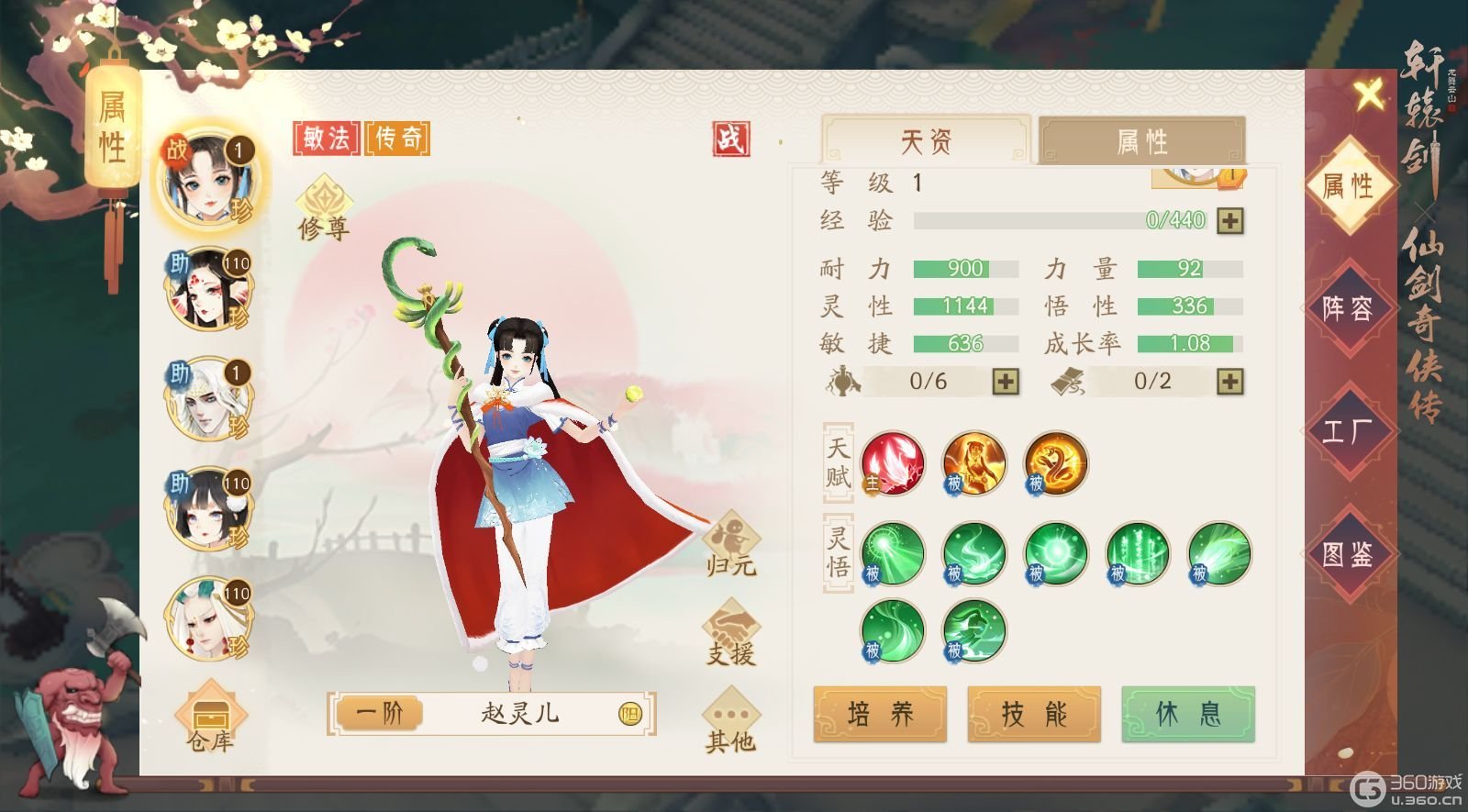The height and width of the screenshot is (812, 1468).
Task: Open the 阵容 lineup side menu
Action: (x=1348, y=308)
